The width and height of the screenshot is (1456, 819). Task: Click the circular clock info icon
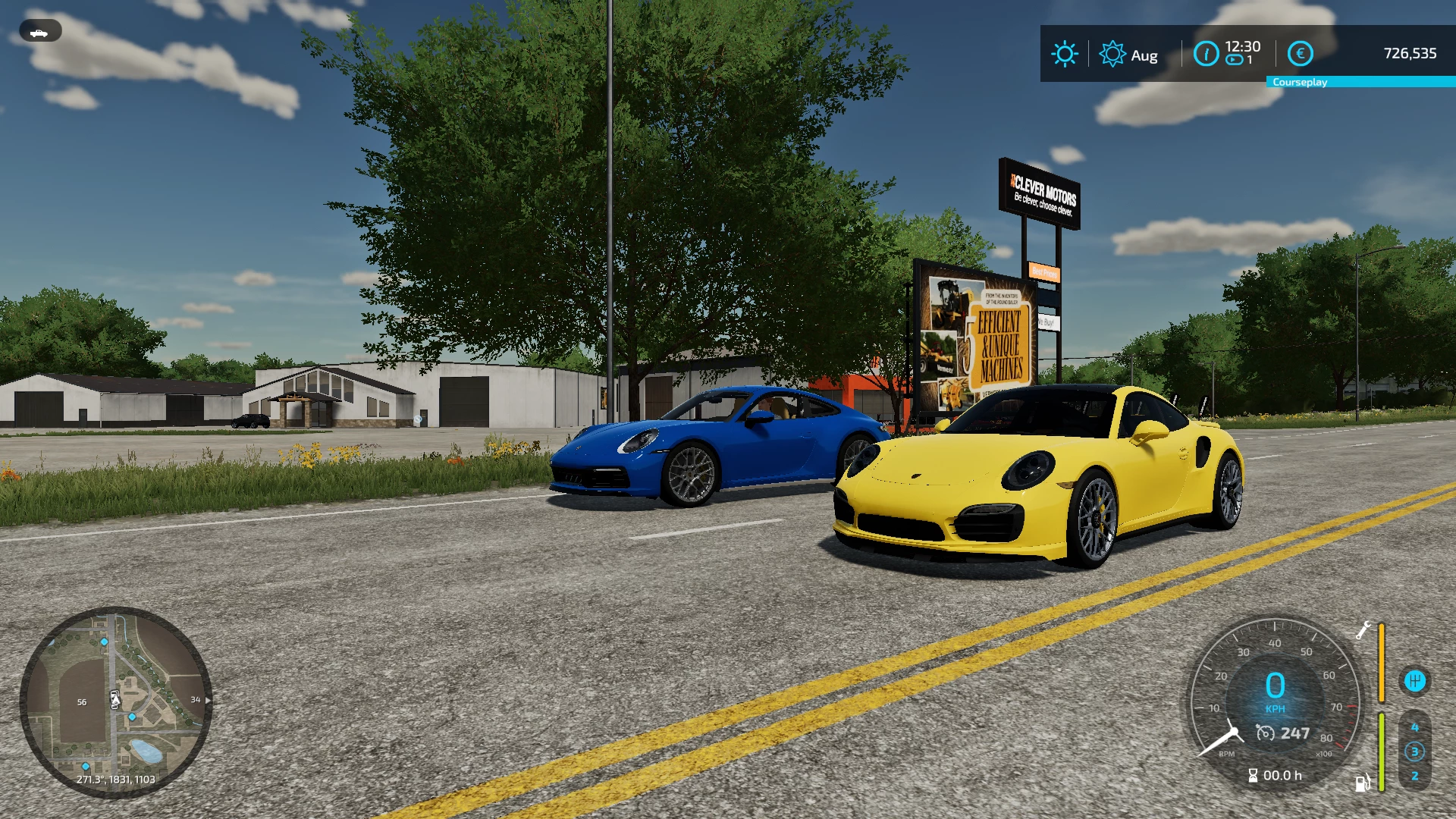[1206, 53]
